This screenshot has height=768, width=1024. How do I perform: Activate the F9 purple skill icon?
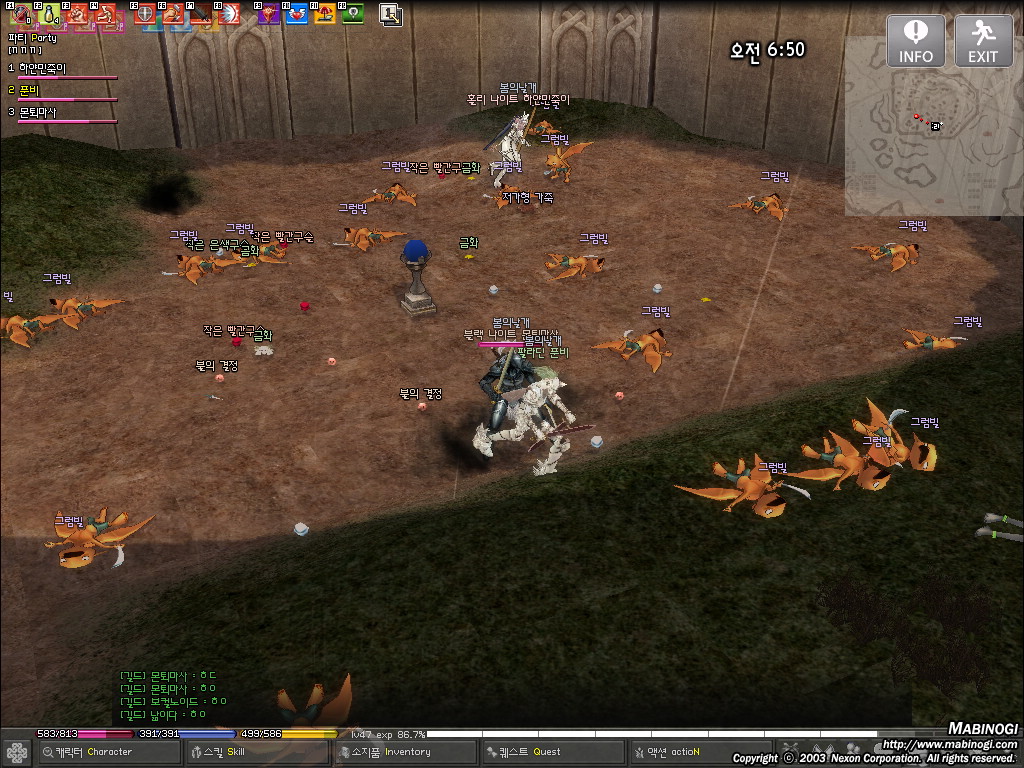point(269,14)
